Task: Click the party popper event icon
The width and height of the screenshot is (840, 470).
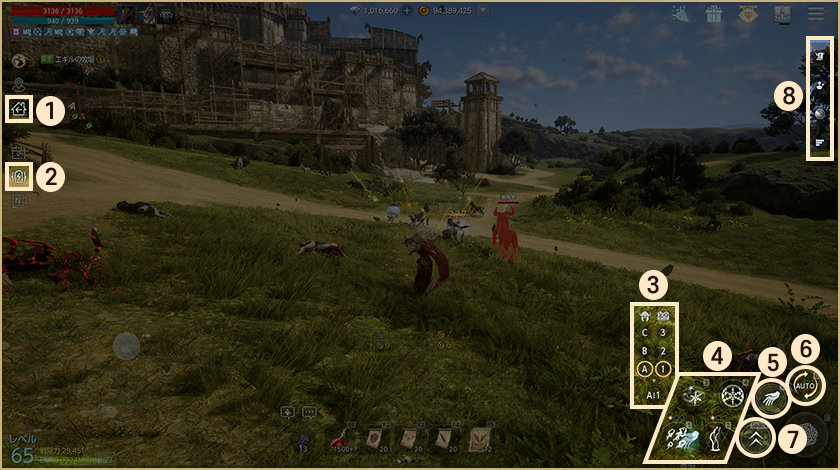Action: point(680,13)
